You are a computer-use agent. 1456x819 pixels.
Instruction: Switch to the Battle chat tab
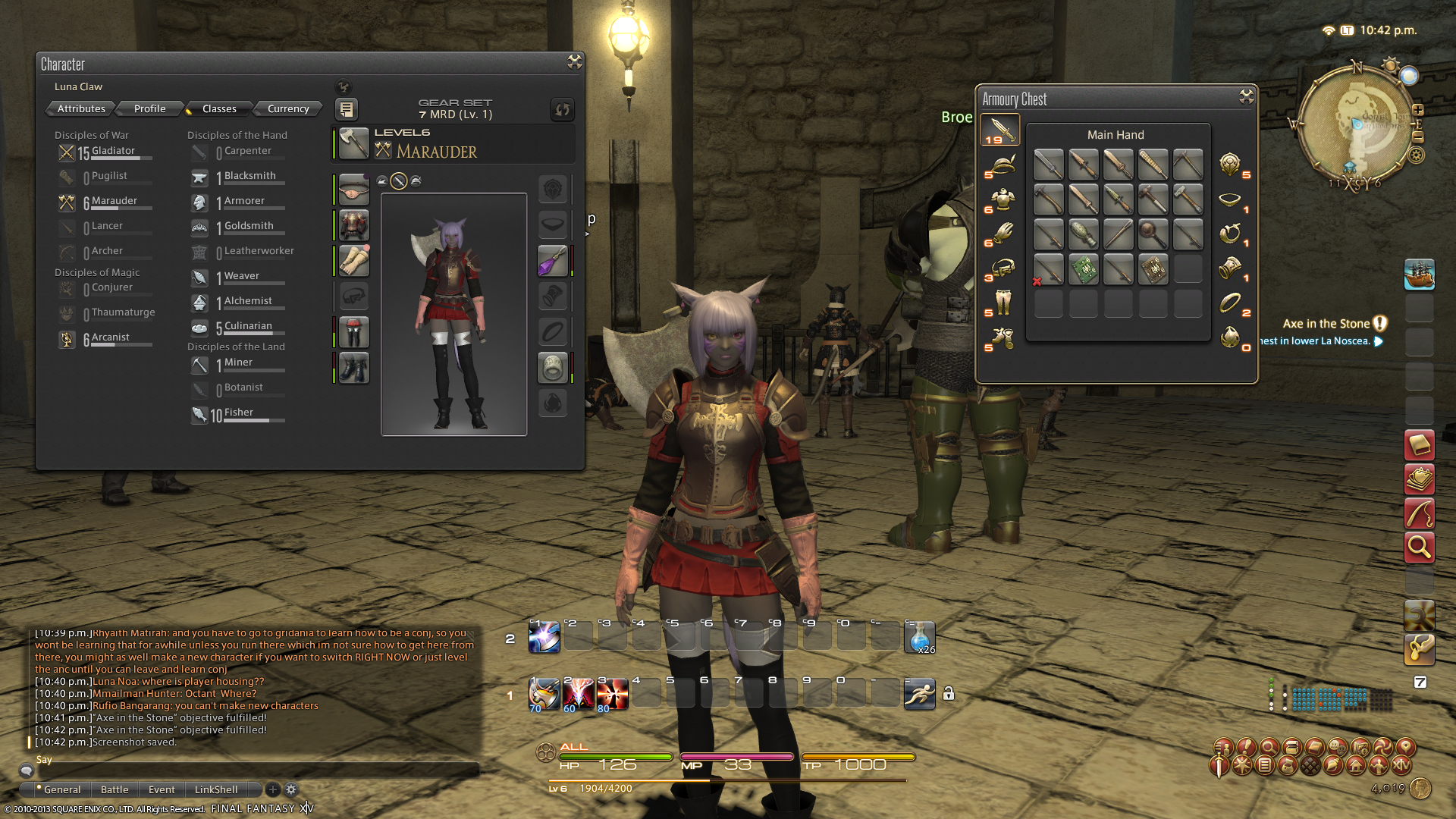115,789
